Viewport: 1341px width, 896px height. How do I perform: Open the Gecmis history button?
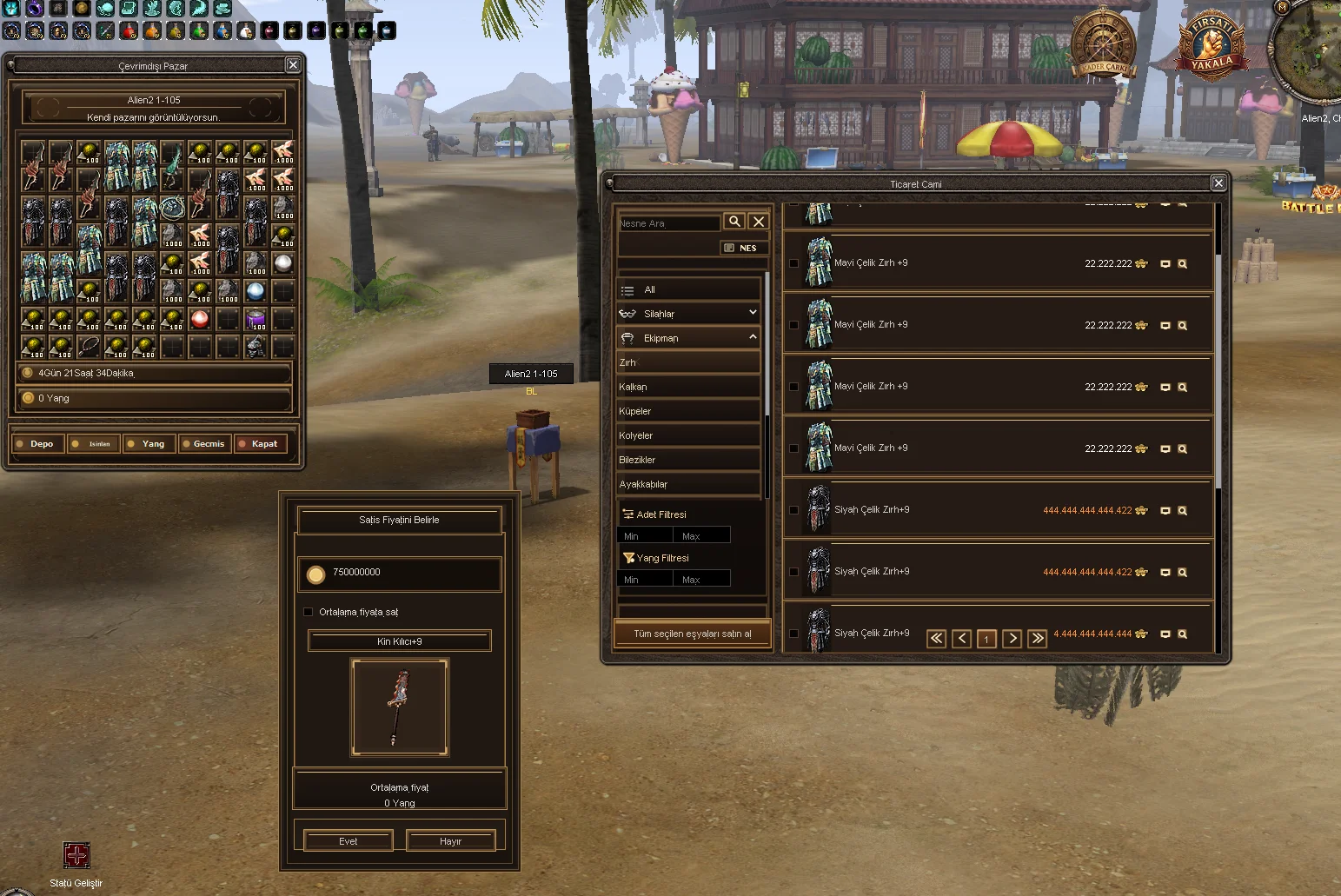(204, 444)
